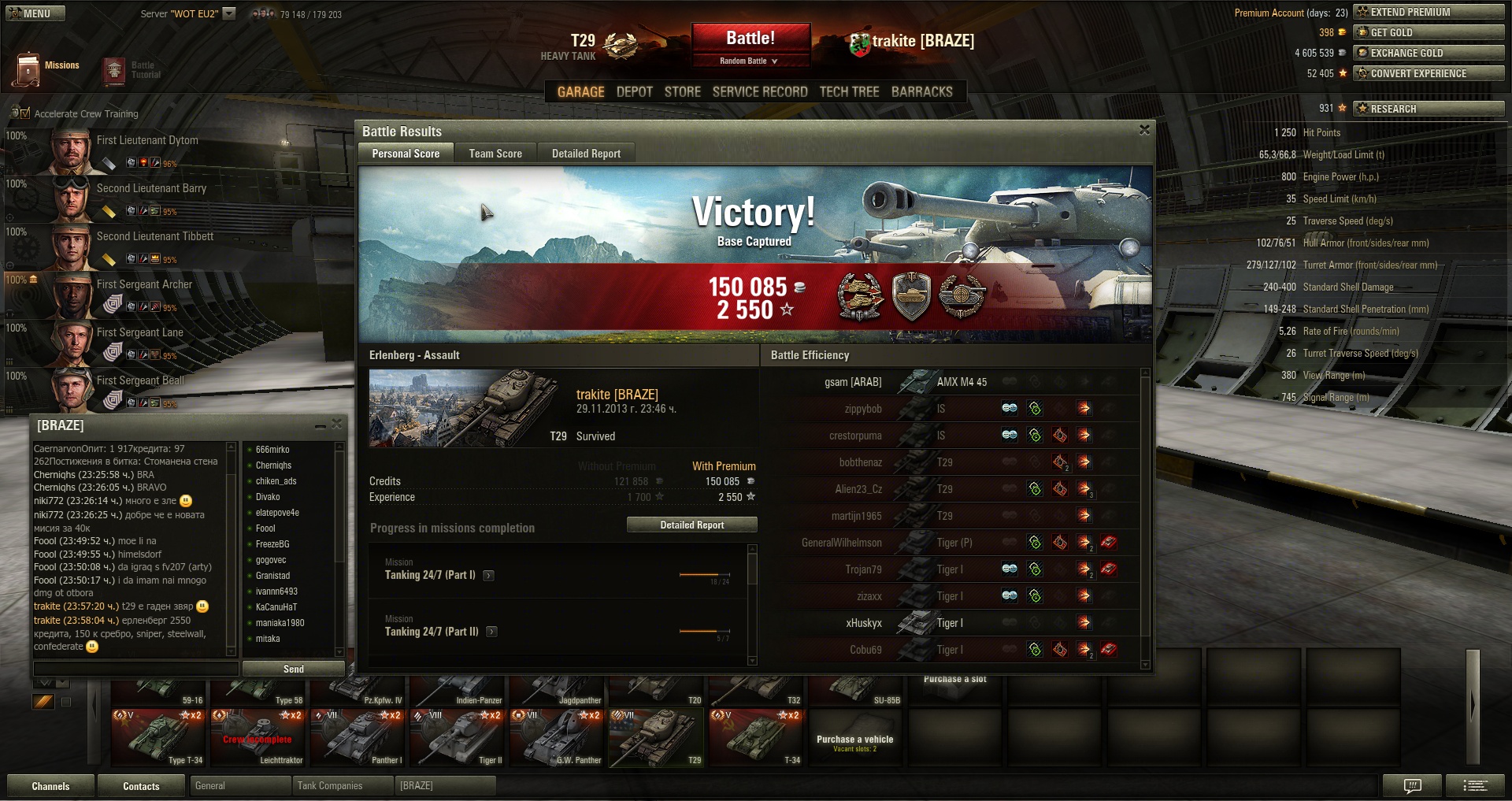
Task: Go to the TECH TREE
Action: [x=849, y=92]
